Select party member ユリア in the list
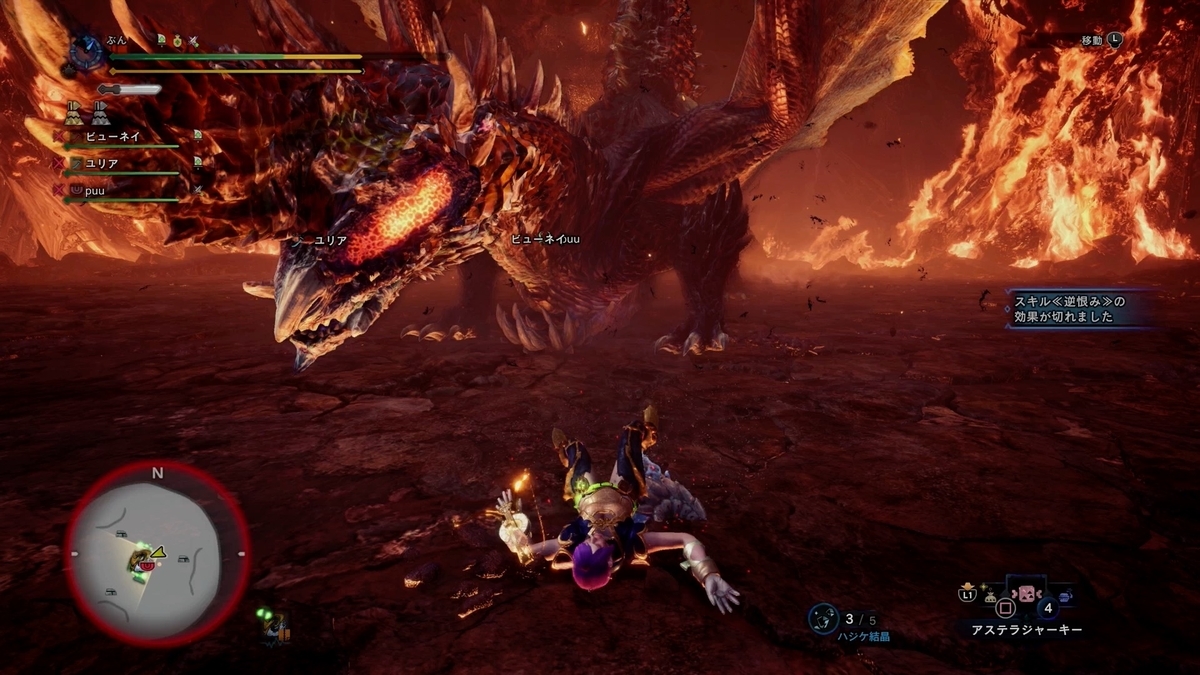Viewport: 1200px width, 675px height. coord(104,163)
